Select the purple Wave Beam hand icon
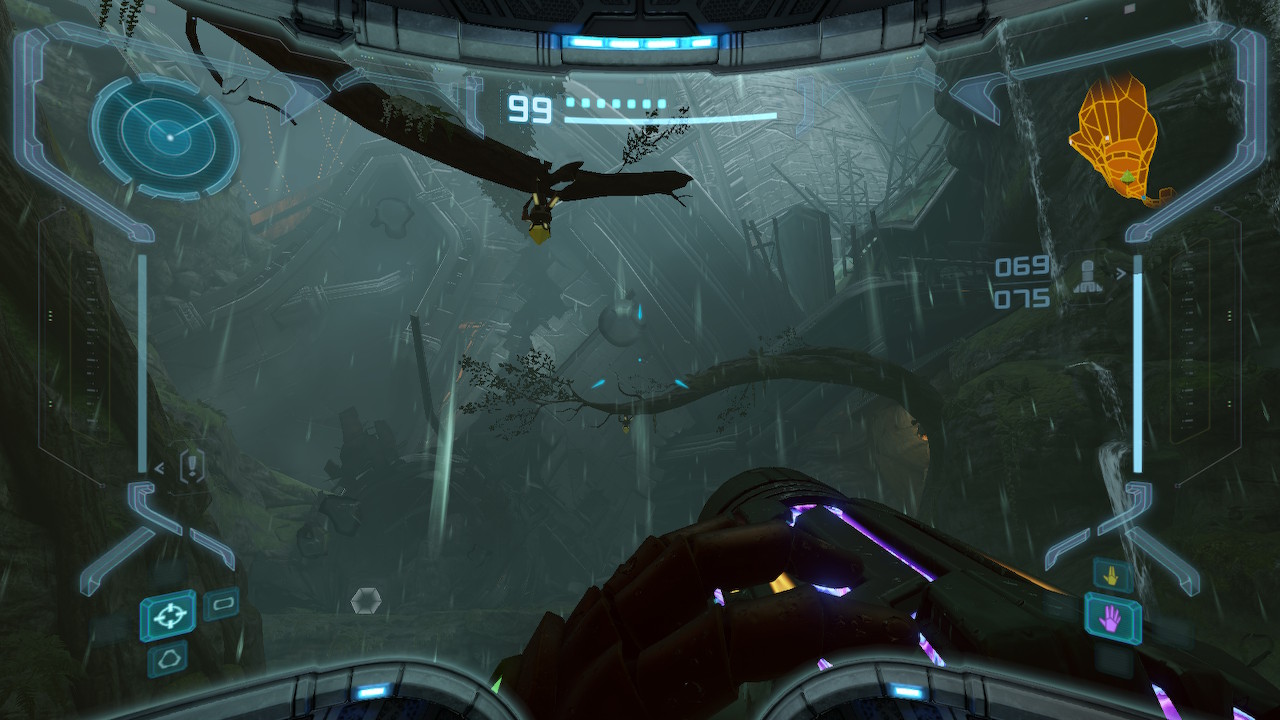1280x720 pixels. tap(1110, 617)
